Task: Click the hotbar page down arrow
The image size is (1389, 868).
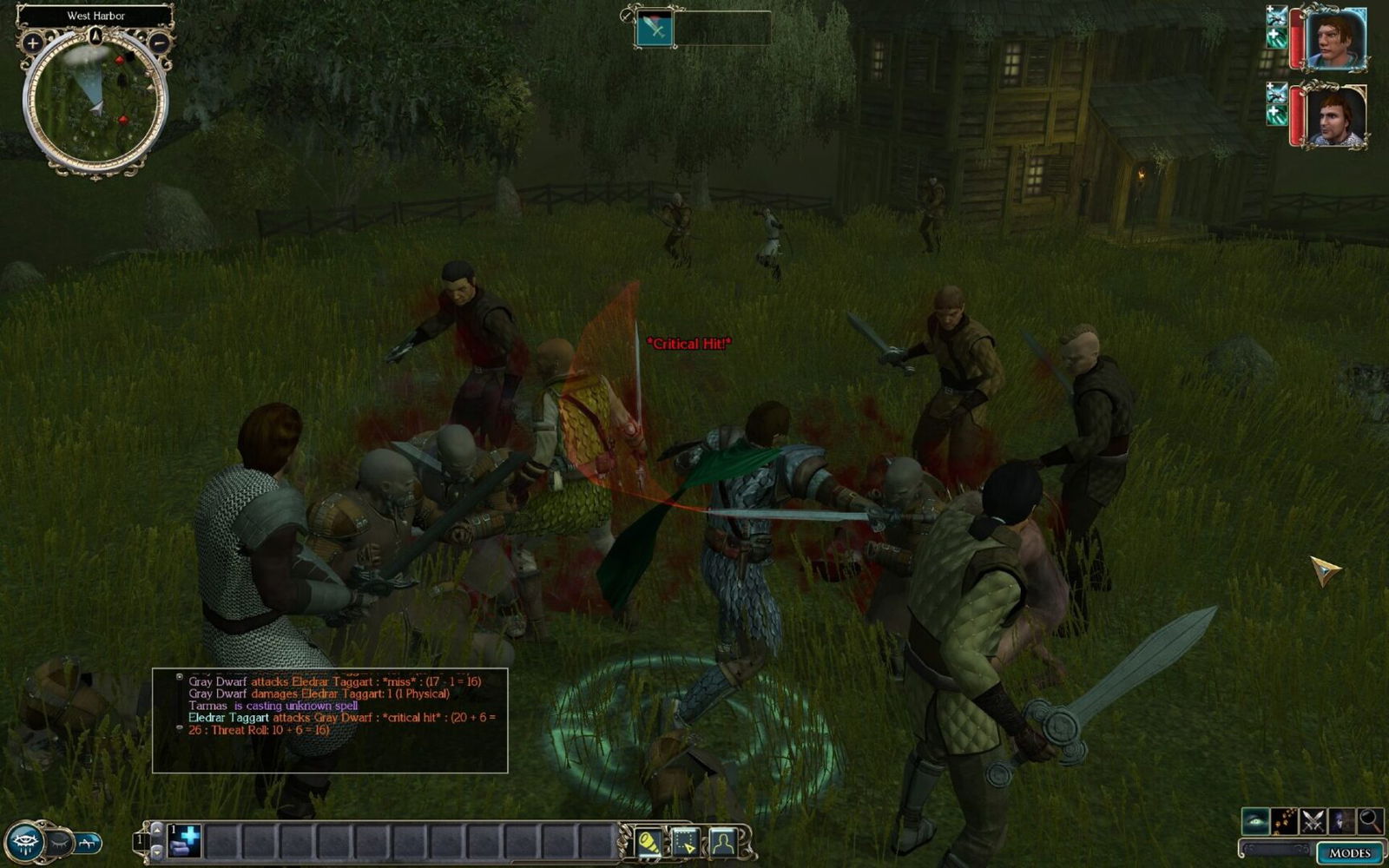Action: coord(156,852)
